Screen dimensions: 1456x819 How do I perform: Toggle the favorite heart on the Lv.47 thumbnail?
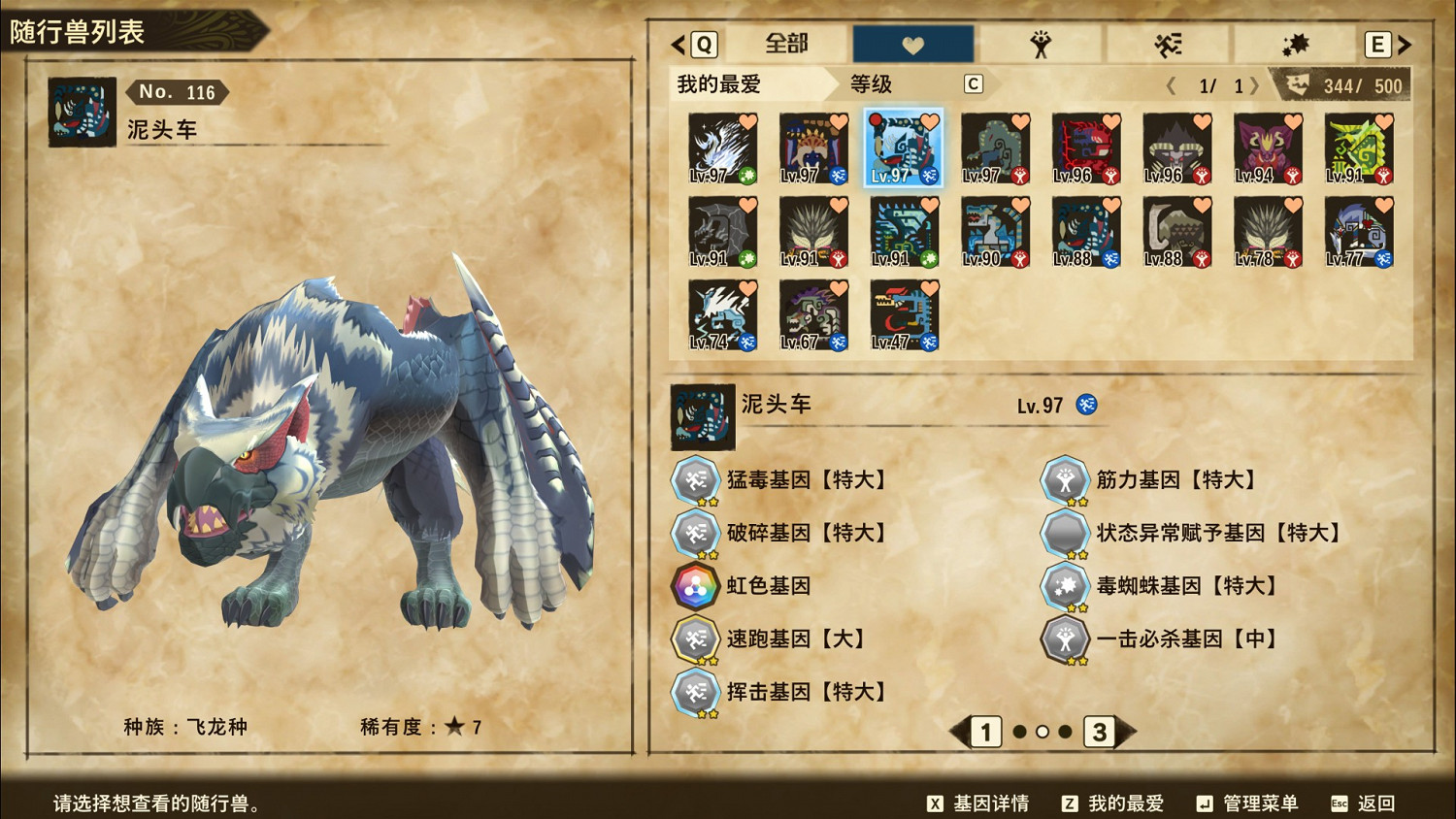pos(930,288)
